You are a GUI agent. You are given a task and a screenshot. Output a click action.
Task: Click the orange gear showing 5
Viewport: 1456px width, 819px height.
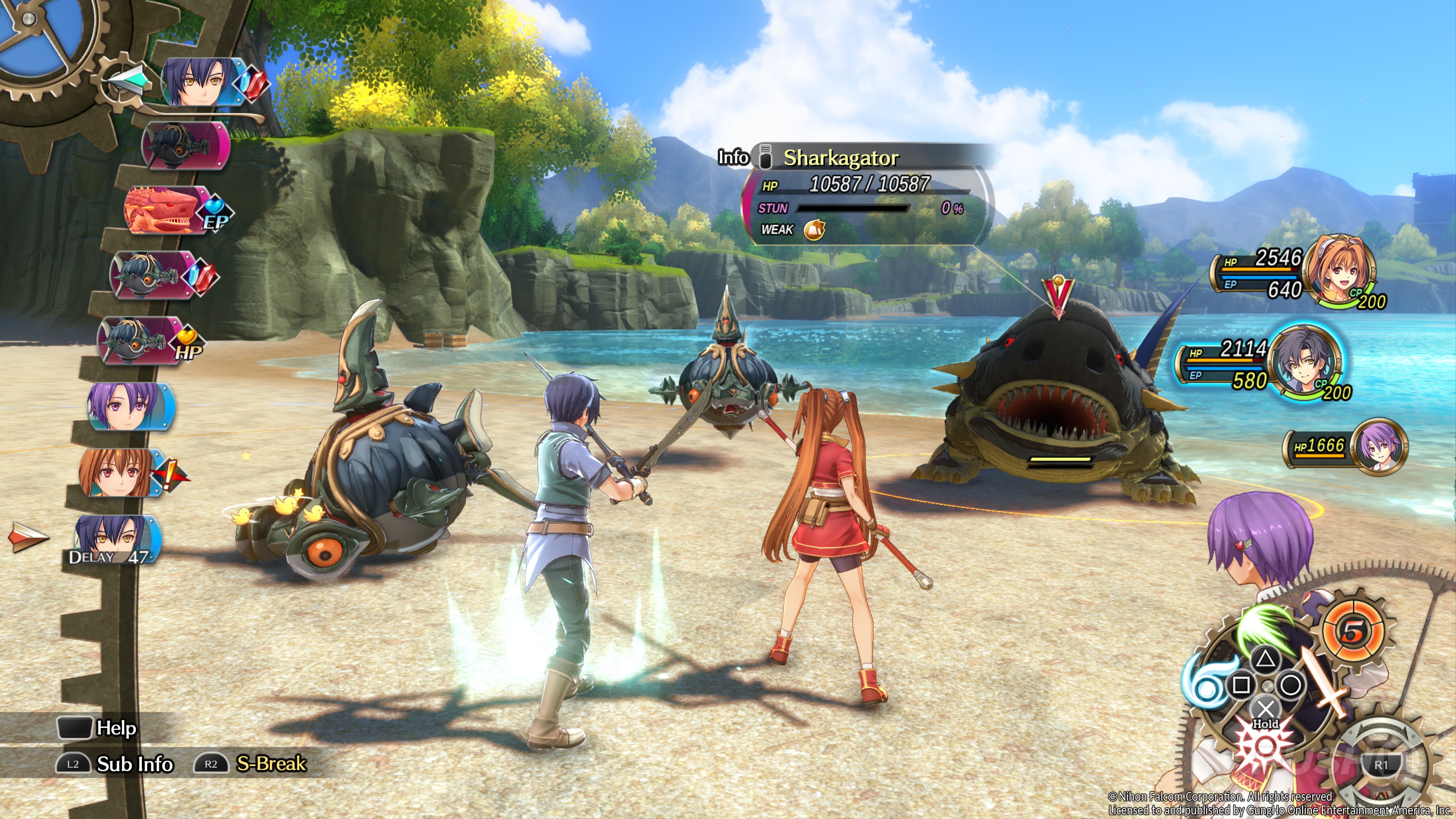click(x=1353, y=631)
